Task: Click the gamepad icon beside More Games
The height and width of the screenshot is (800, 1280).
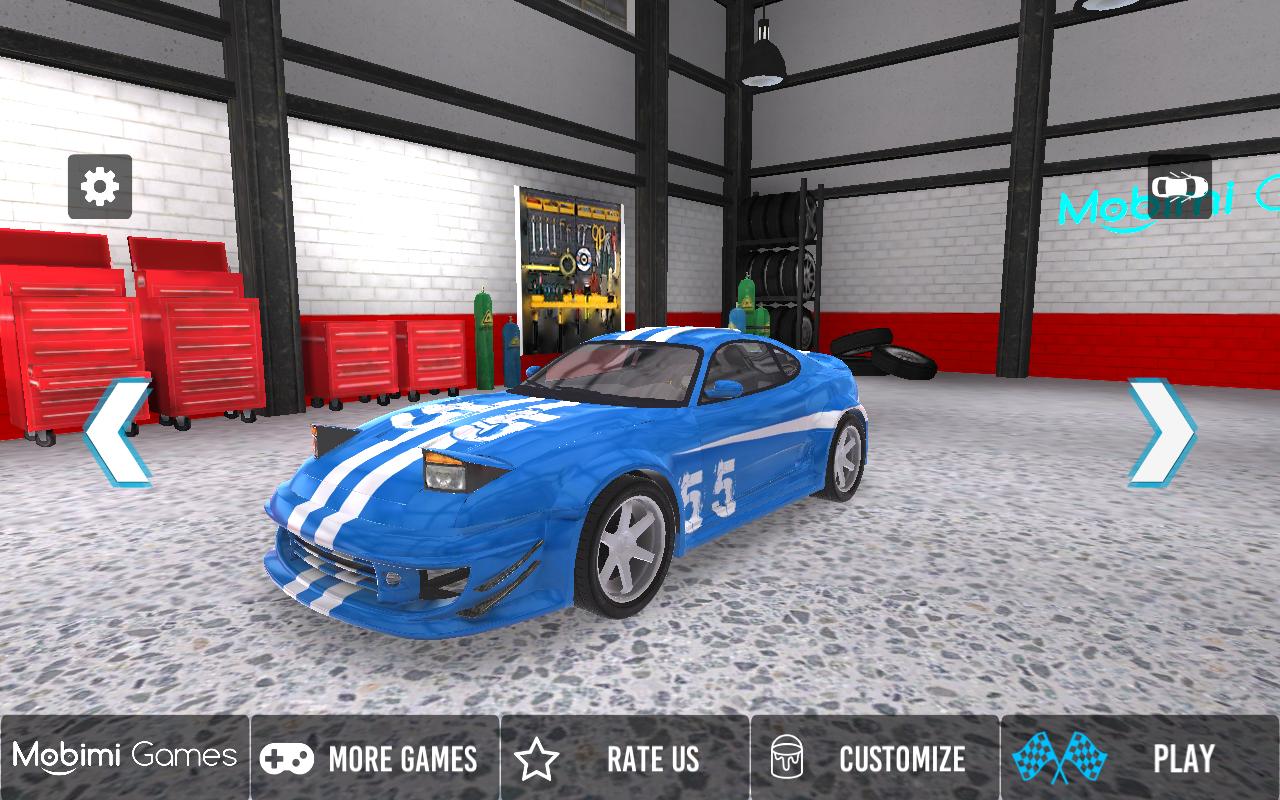Action: 288,758
